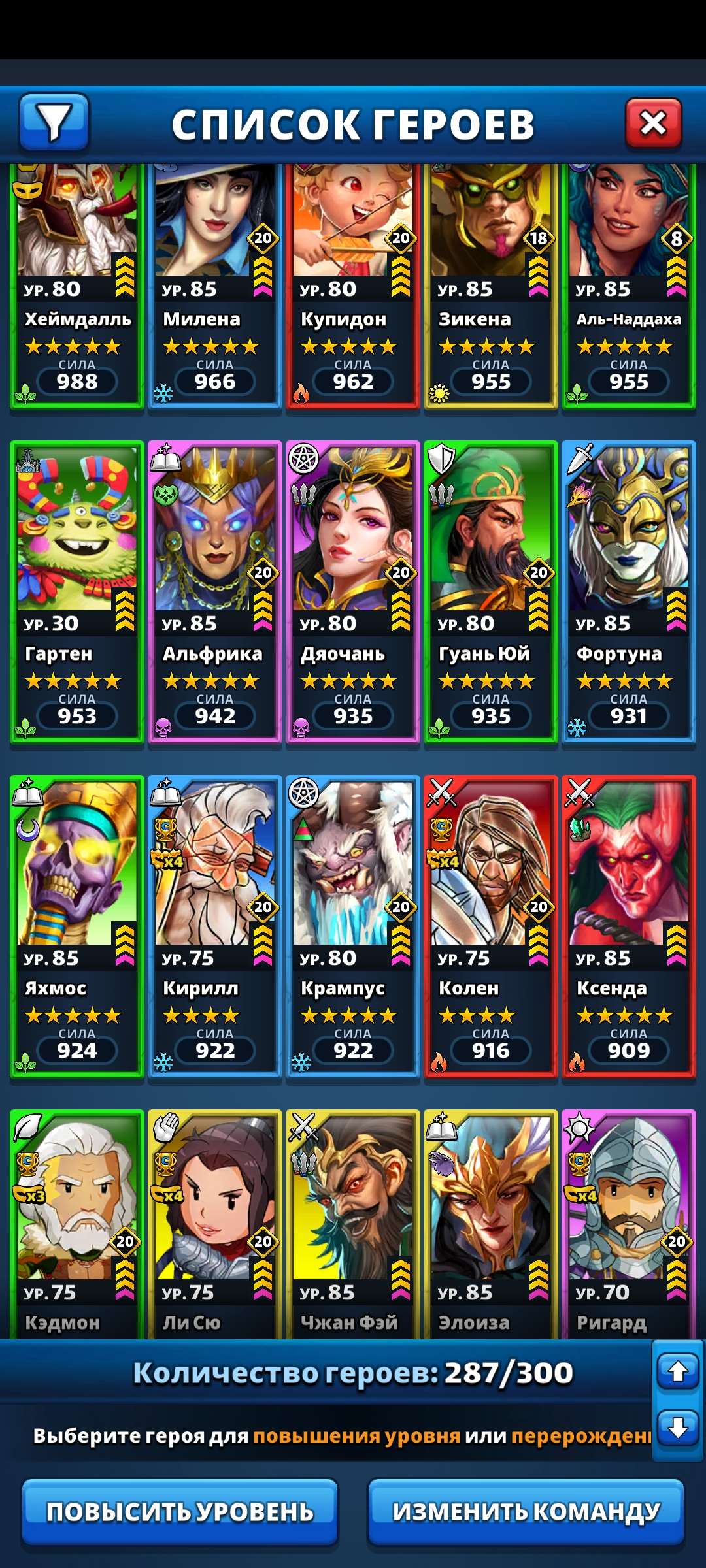Select the Яхмос hero card
706x1568 pixels.
point(77,926)
